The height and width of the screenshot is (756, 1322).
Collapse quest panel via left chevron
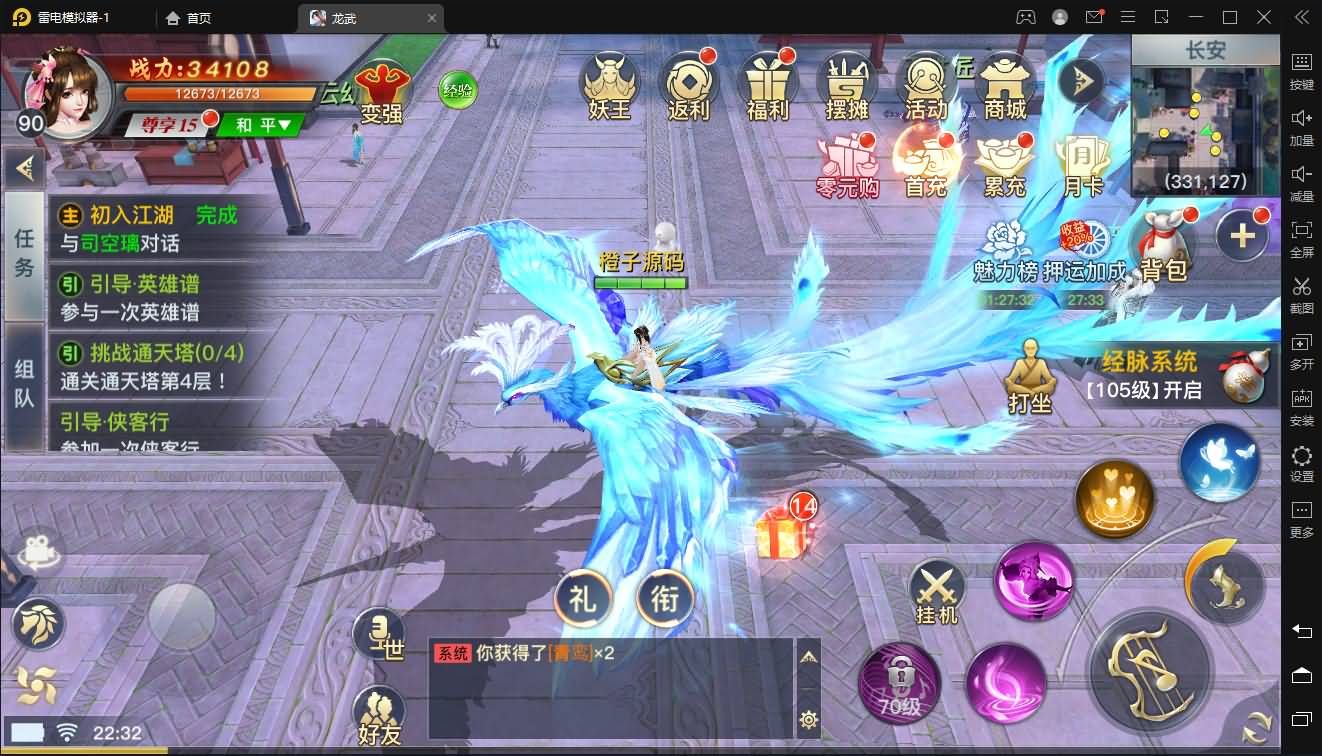click(25, 168)
